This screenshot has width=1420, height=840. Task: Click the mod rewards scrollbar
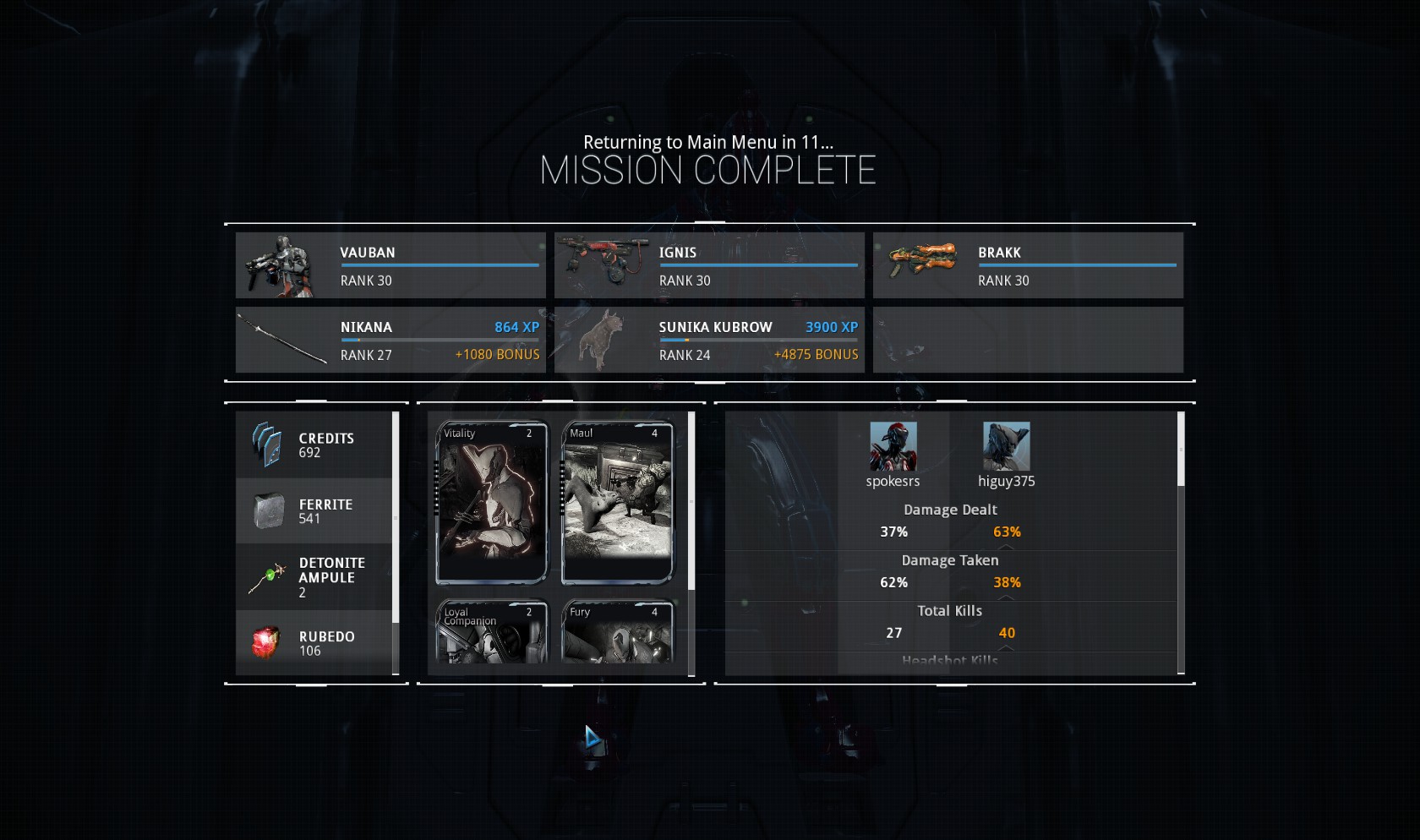[691, 500]
